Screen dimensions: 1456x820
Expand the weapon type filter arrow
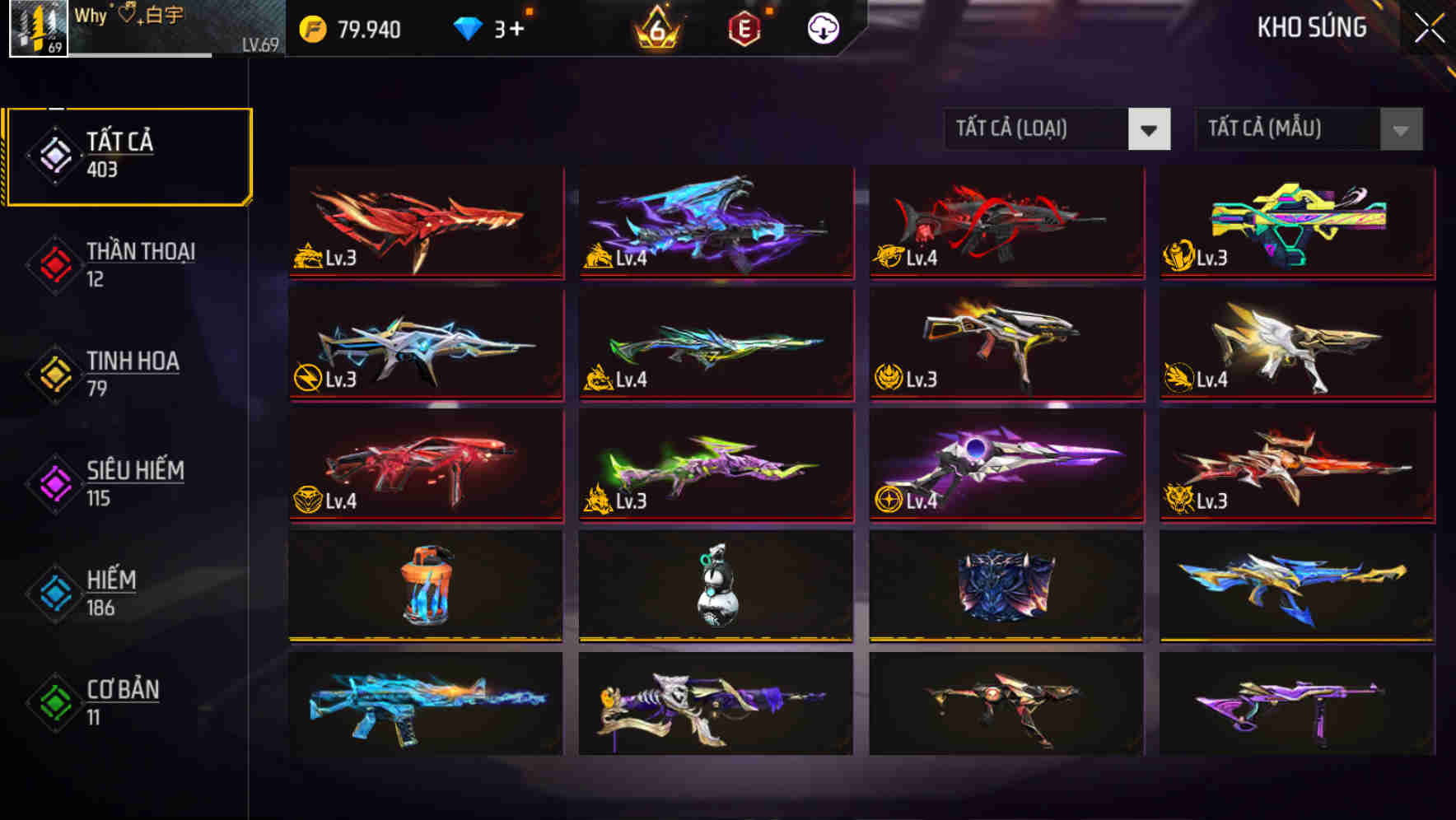click(1150, 129)
